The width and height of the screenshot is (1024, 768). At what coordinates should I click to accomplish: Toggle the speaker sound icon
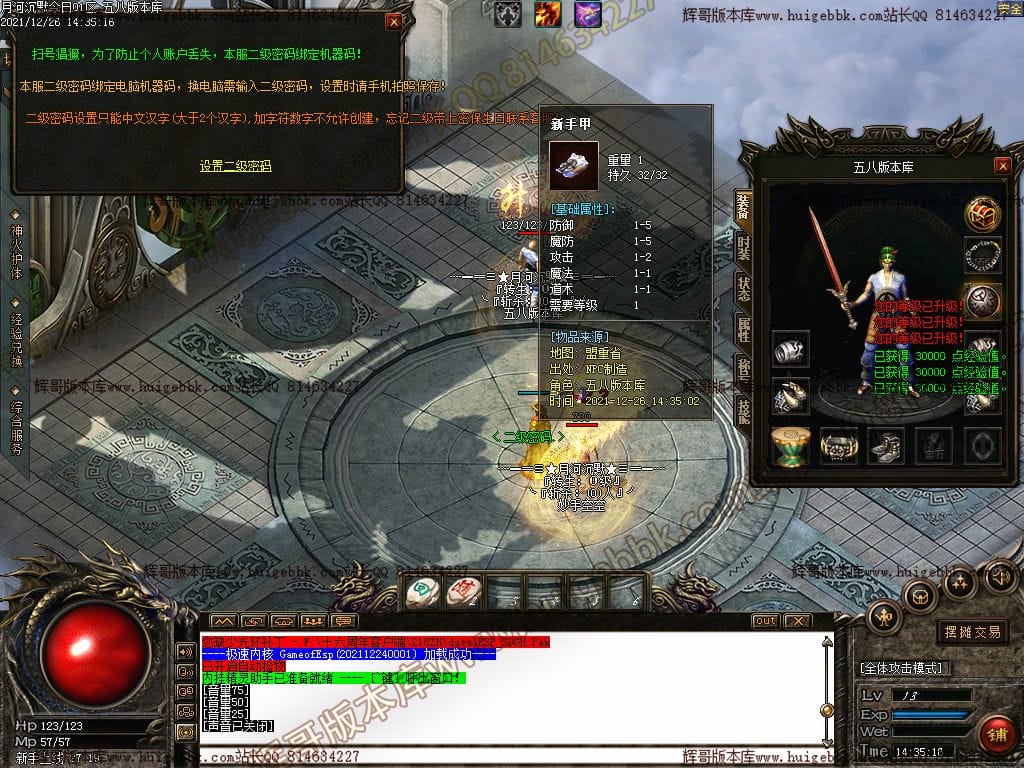(999, 577)
